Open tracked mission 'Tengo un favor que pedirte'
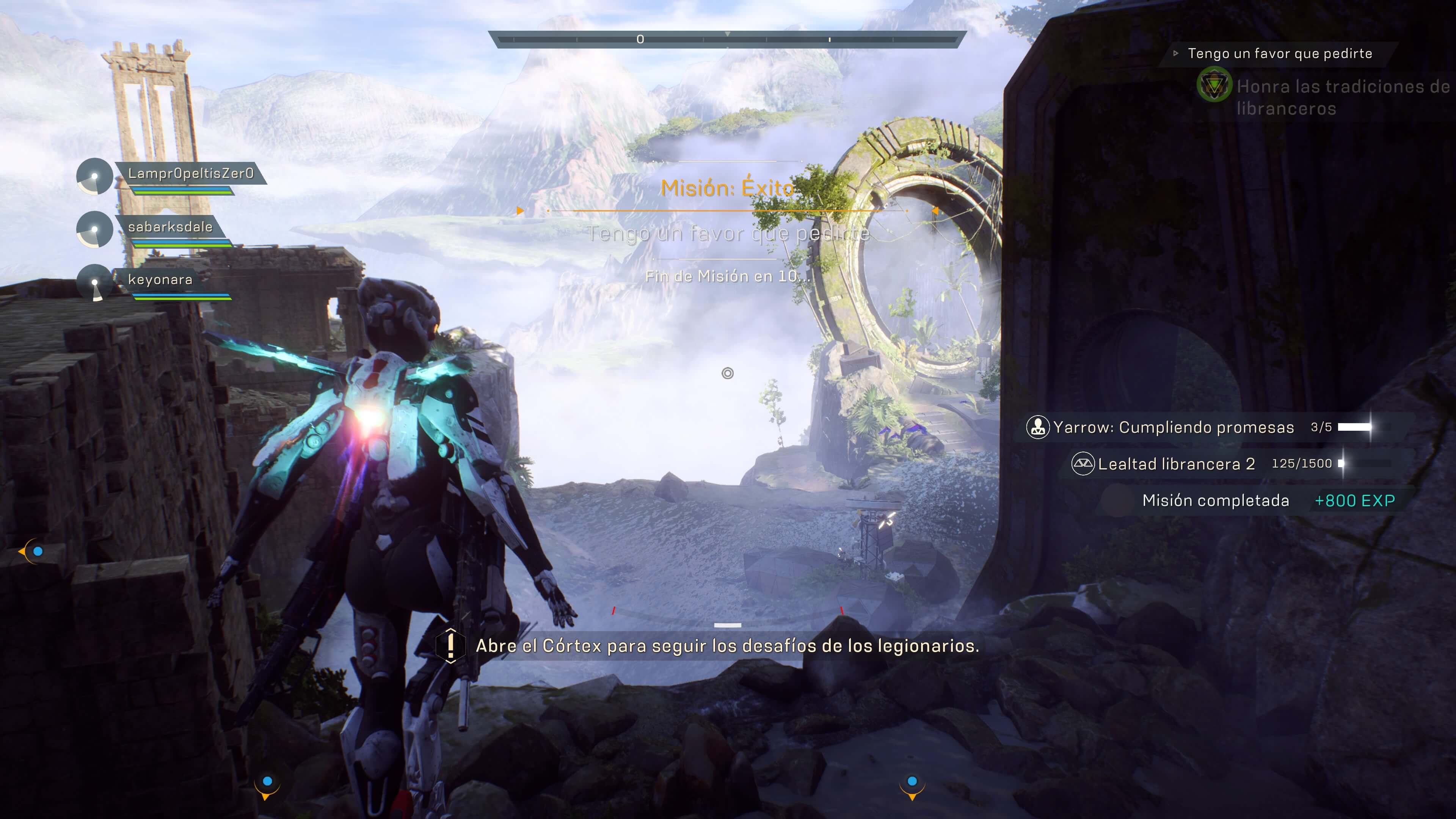Image resolution: width=1456 pixels, height=819 pixels. [1280, 54]
